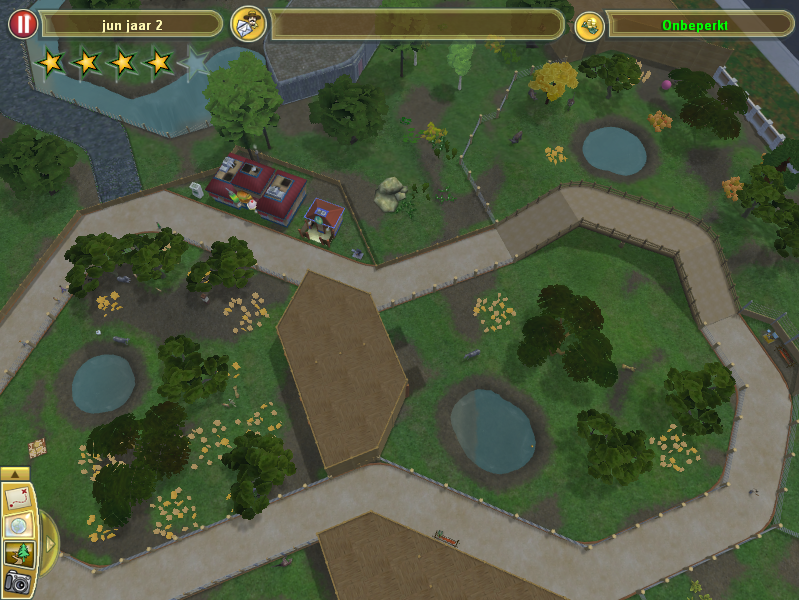Expand the side panel with the right arrow
This screenshot has width=799, height=600.
[x=48, y=541]
